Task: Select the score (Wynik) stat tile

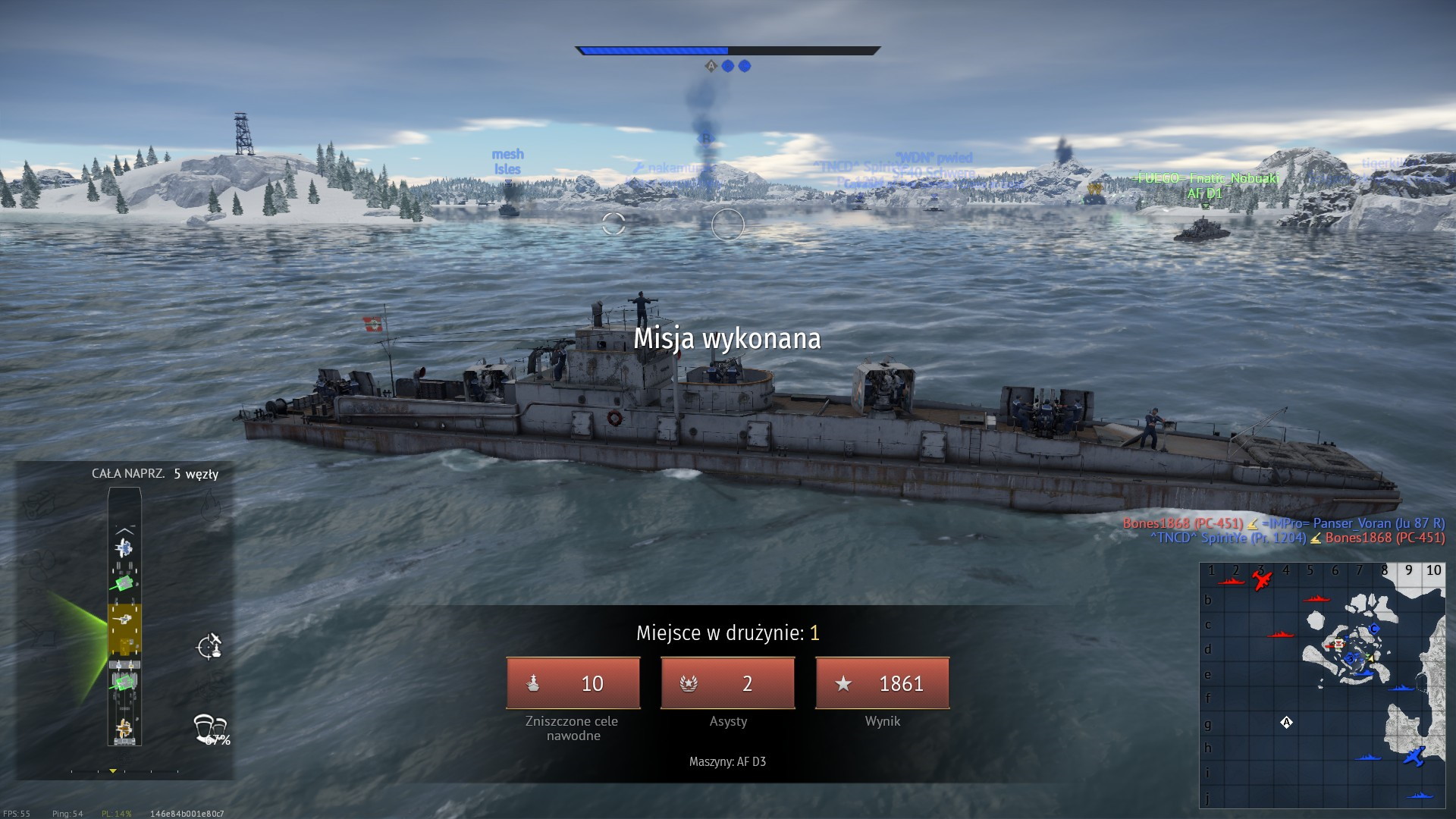Action: (883, 683)
